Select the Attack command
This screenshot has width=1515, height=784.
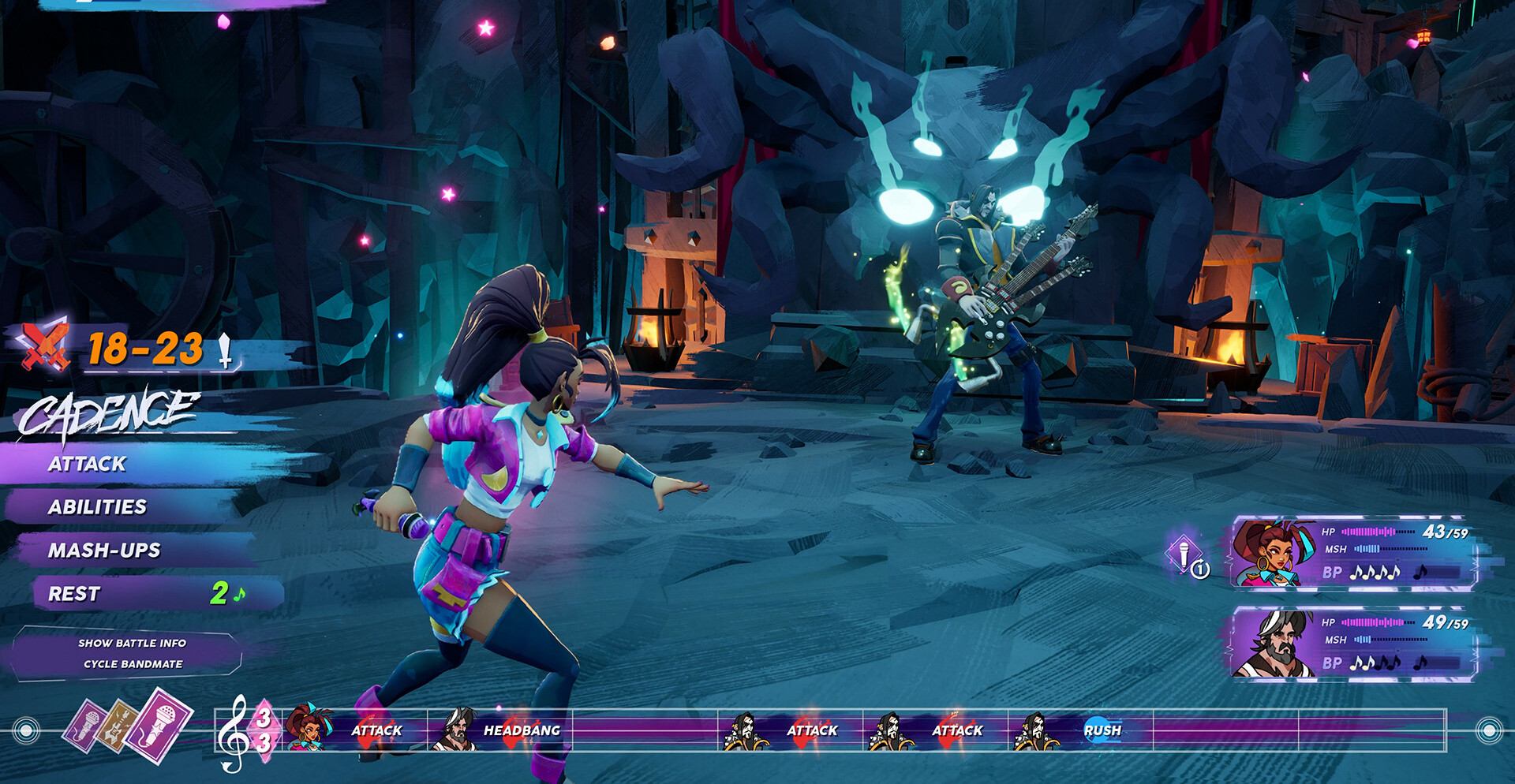point(88,464)
